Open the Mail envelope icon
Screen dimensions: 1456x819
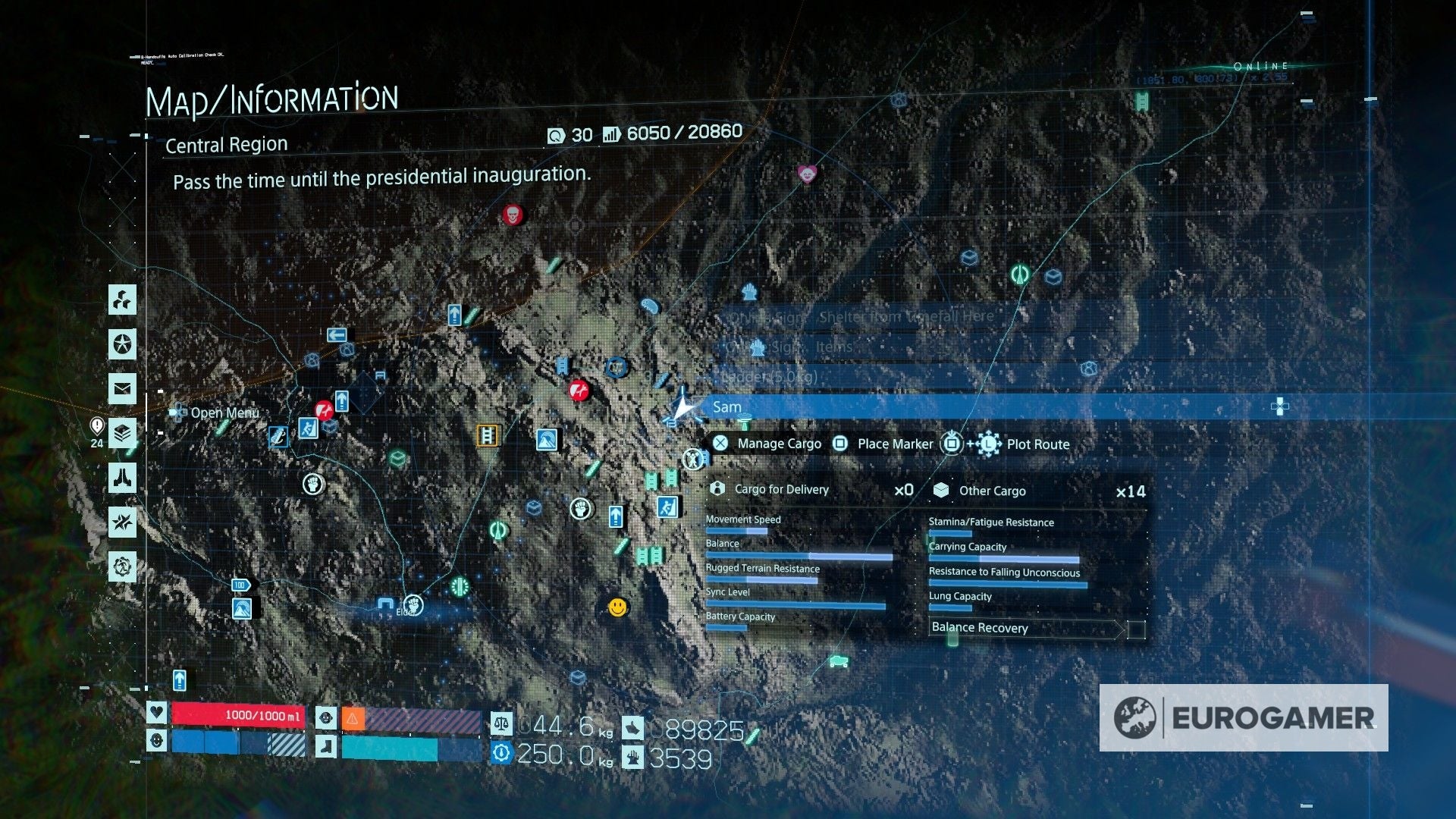click(x=121, y=388)
